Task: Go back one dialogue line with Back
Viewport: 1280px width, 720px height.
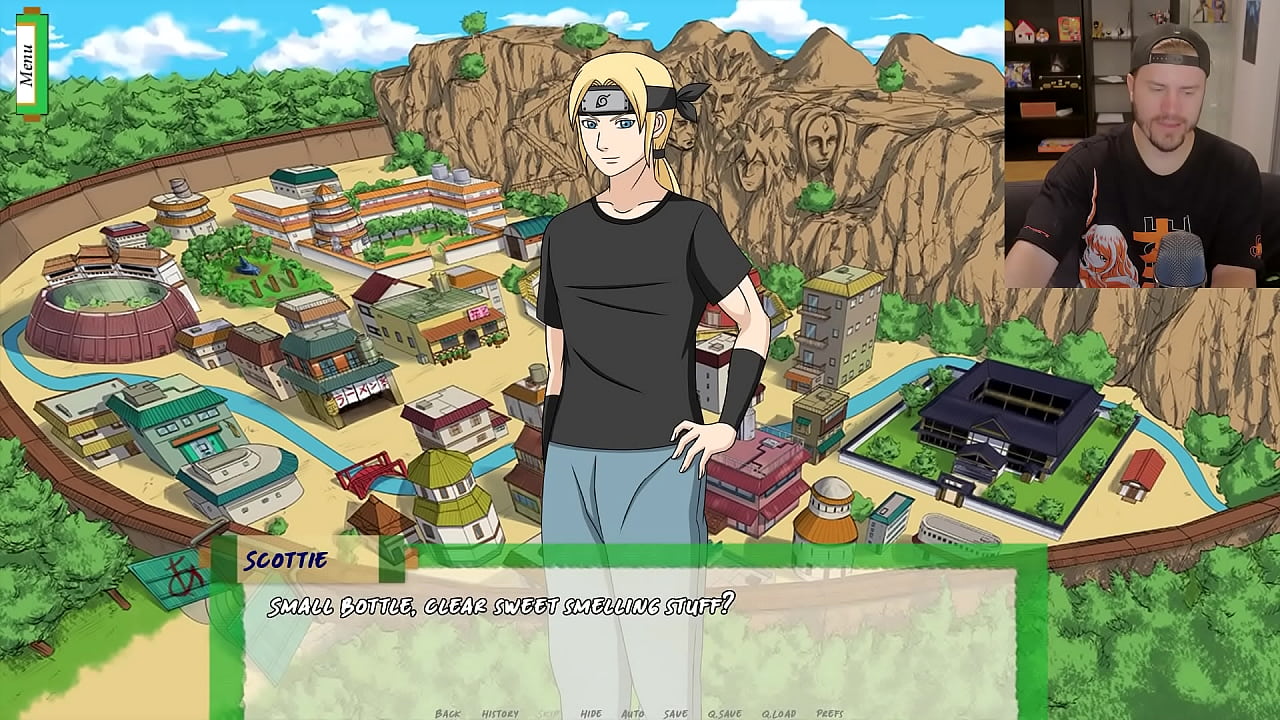Action: tap(448, 713)
